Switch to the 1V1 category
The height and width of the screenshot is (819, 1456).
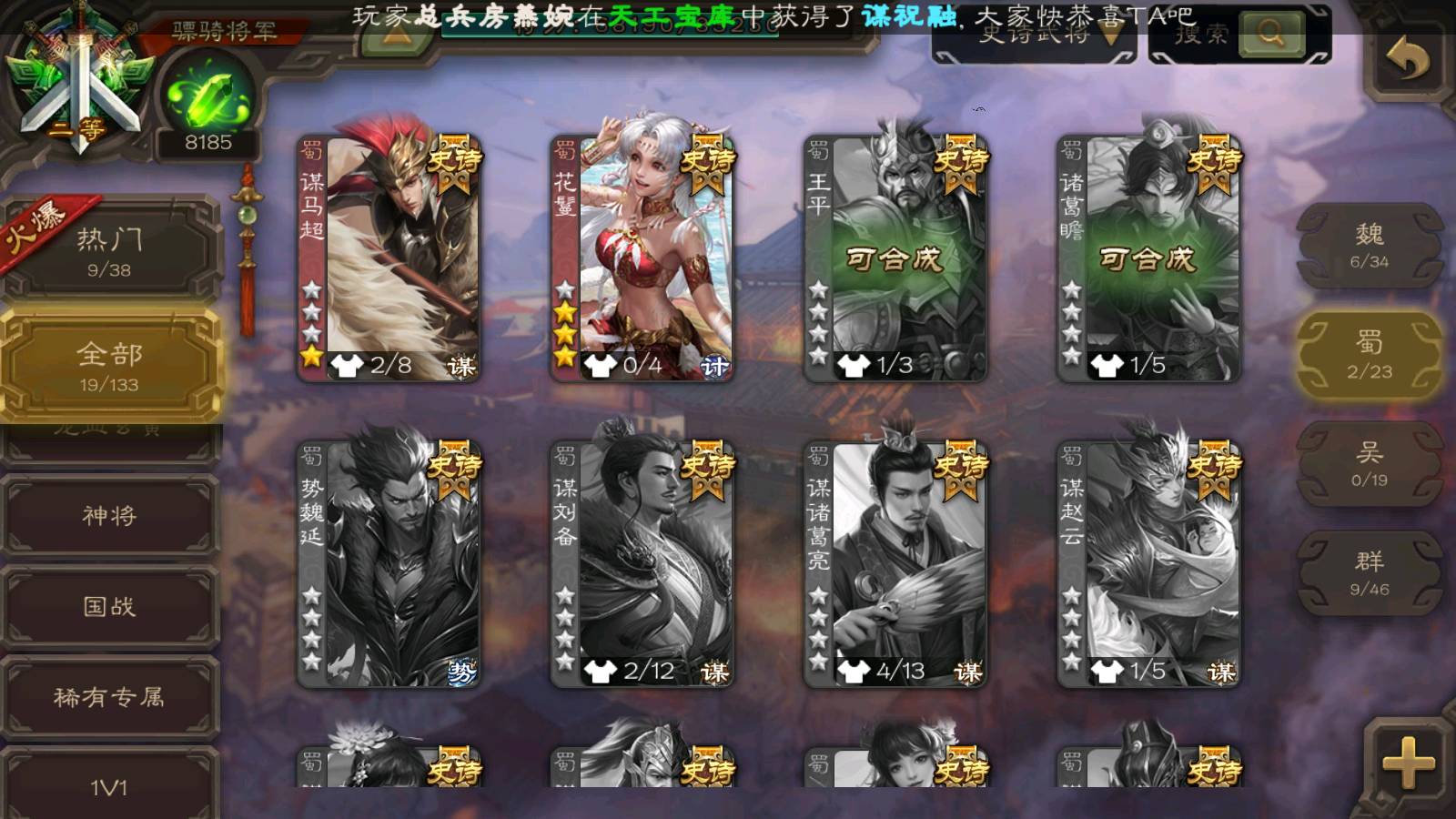[109, 785]
